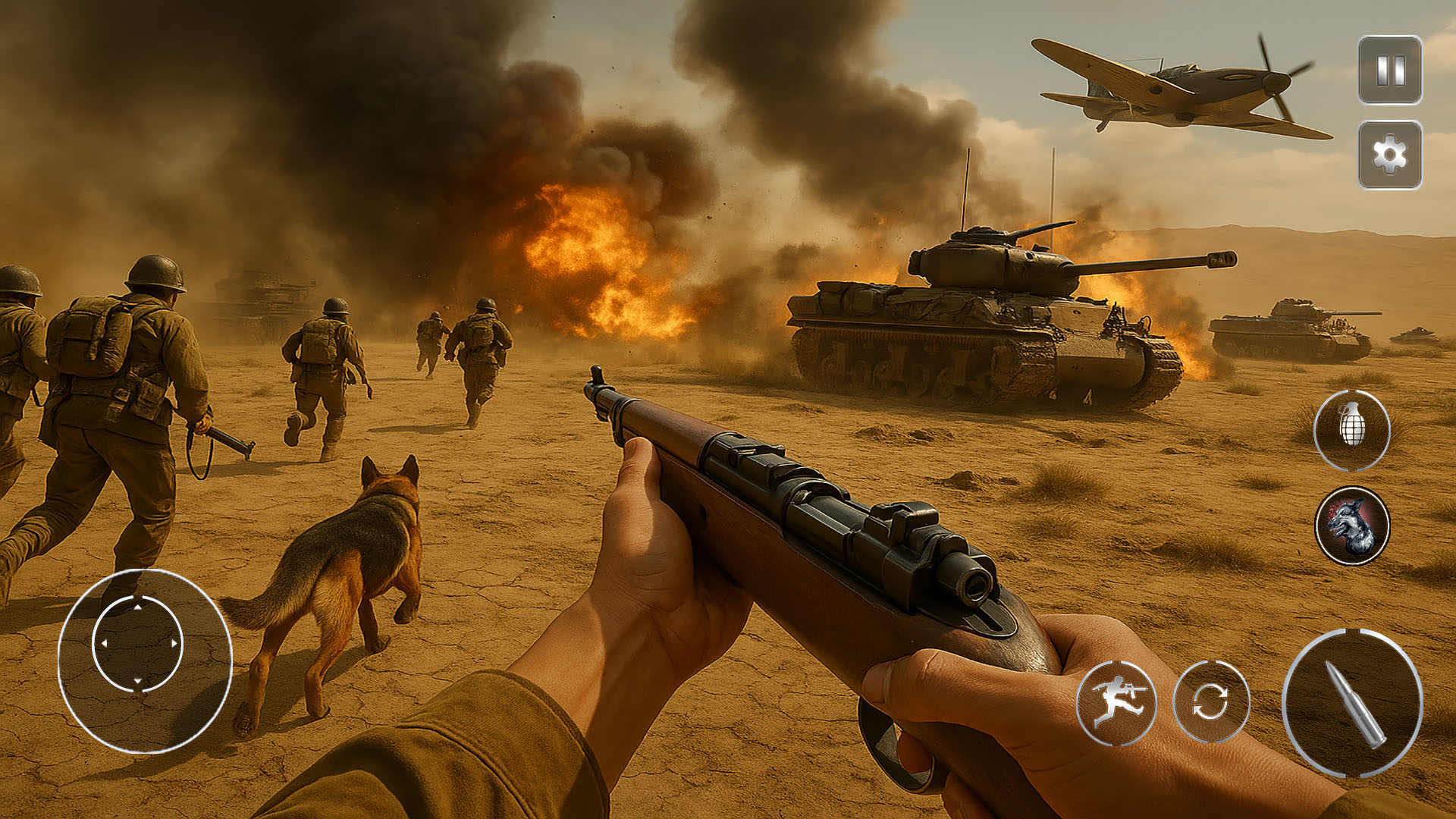
Task: Throw a grenade with the grenade icon
Action: pyautogui.click(x=1352, y=430)
